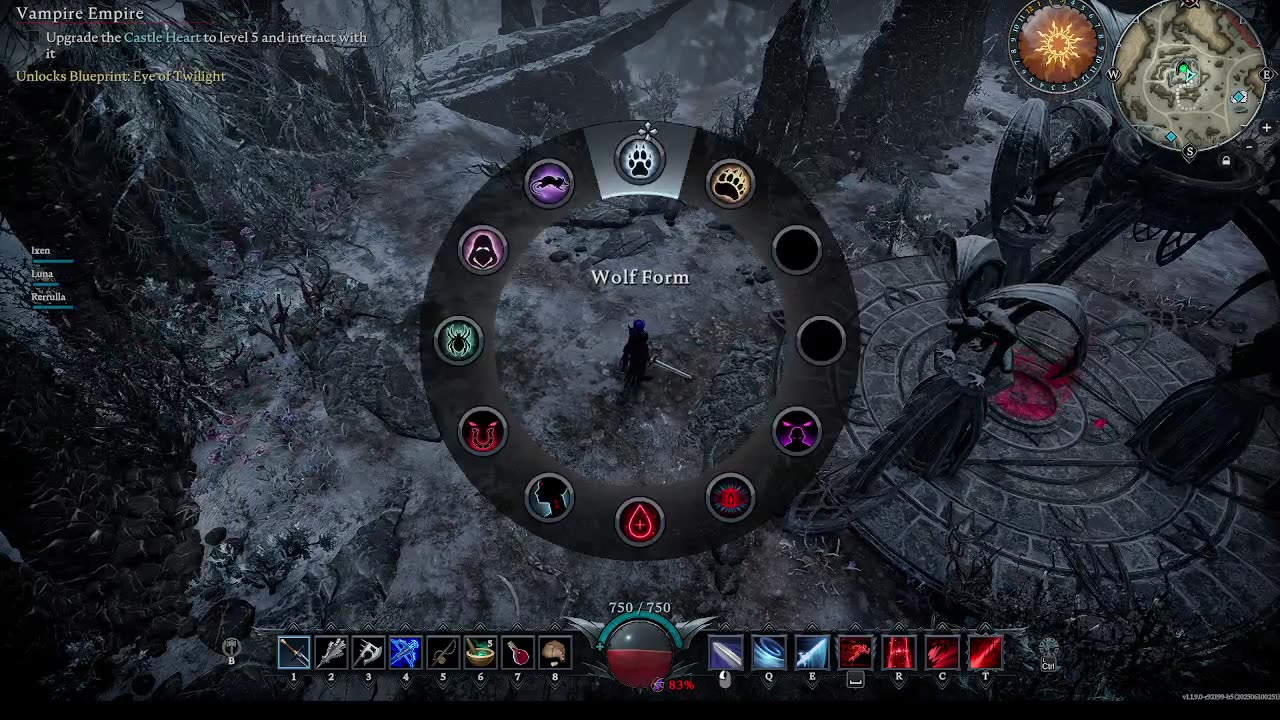Select the blue crossbow hotbar slot
1280x720 pixels.
coord(405,653)
